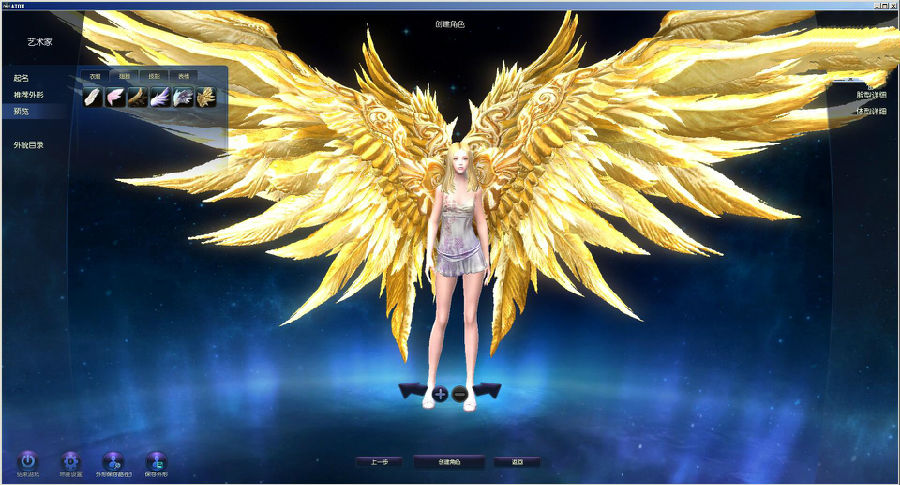900x485 pixels.
Task: Rotate character with the left arrow
Action: point(413,390)
